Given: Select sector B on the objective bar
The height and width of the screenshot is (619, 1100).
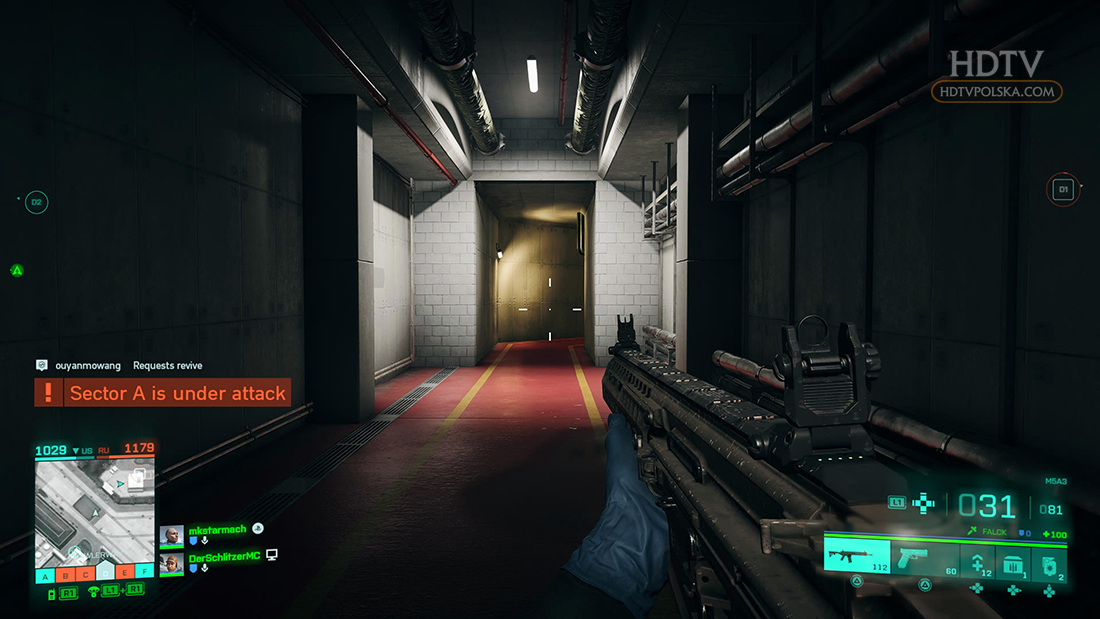Looking at the screenshot, I should coord(65,575).
